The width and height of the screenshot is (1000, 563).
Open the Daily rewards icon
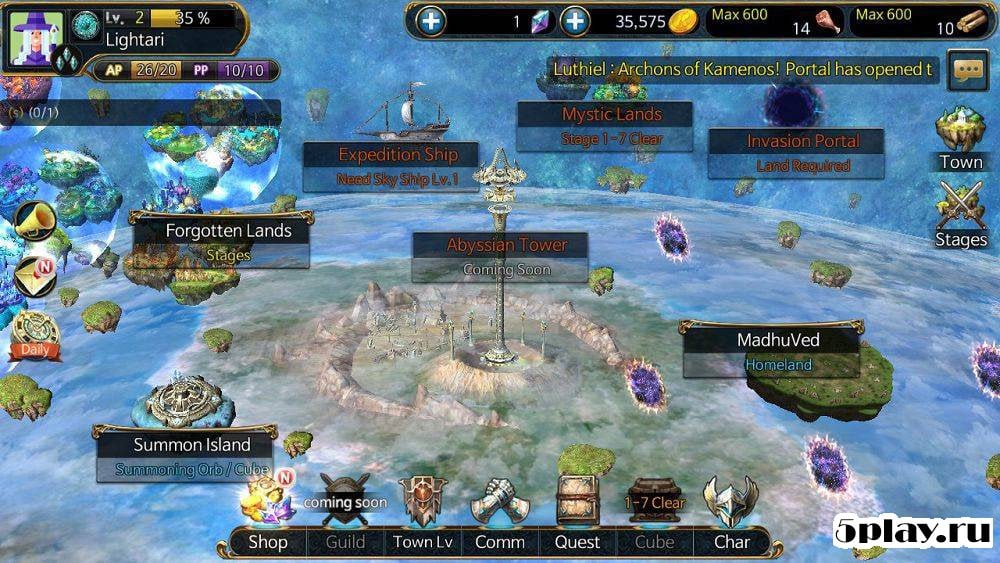point(36,335)
